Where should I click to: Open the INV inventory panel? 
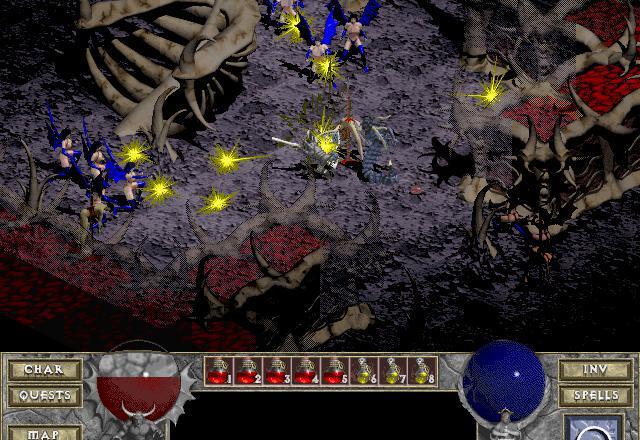(594, 370)
